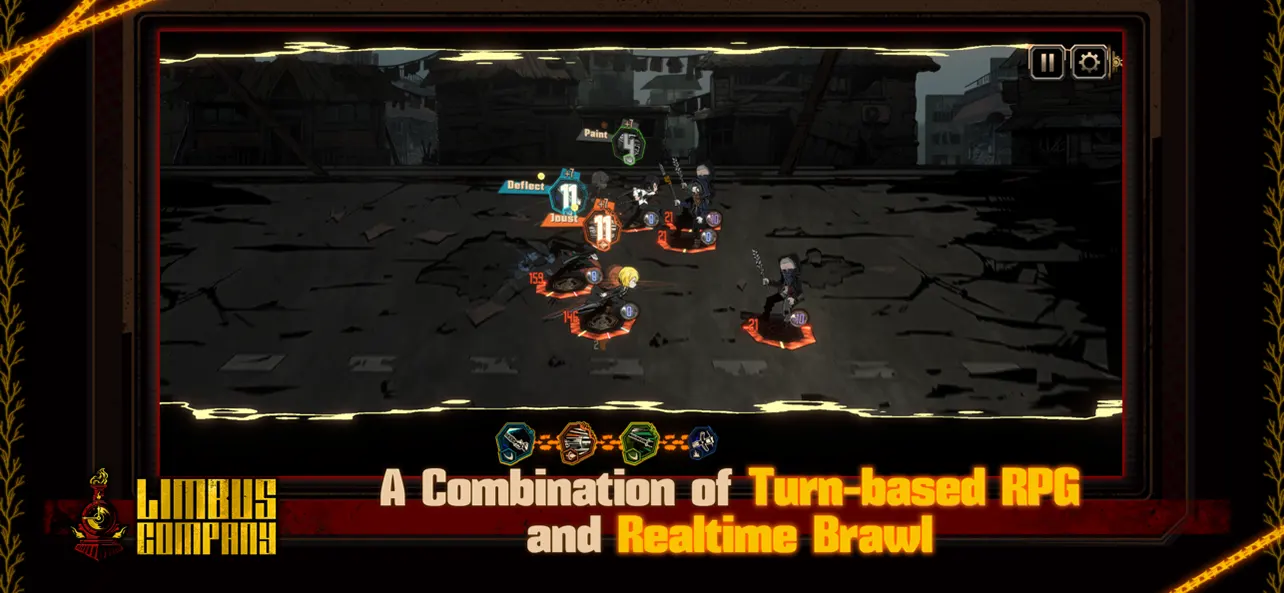The image size is (1284, 593).
Task: Pause the battle
Action: coord(1047,63)
